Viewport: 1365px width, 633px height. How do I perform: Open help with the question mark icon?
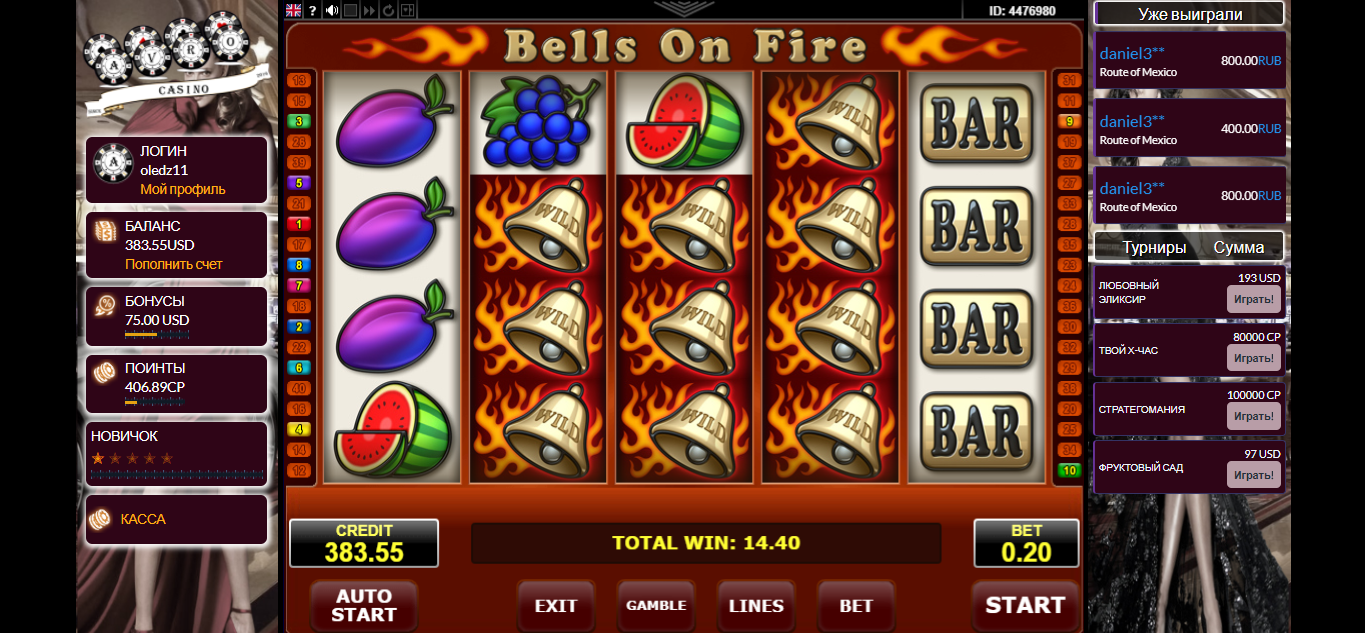pos(313,10)
